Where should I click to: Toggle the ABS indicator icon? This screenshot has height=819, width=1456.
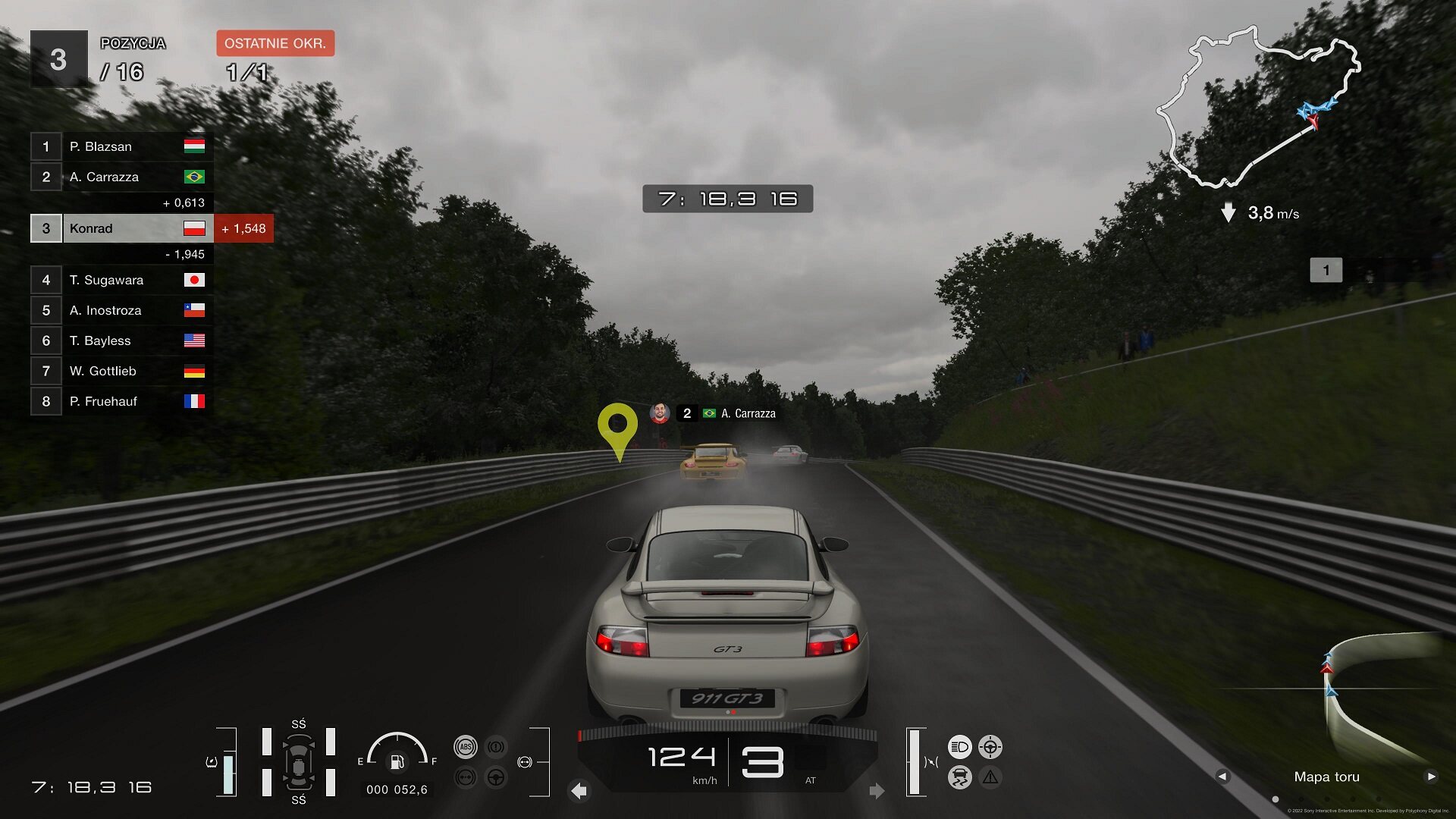pos(466,747)
